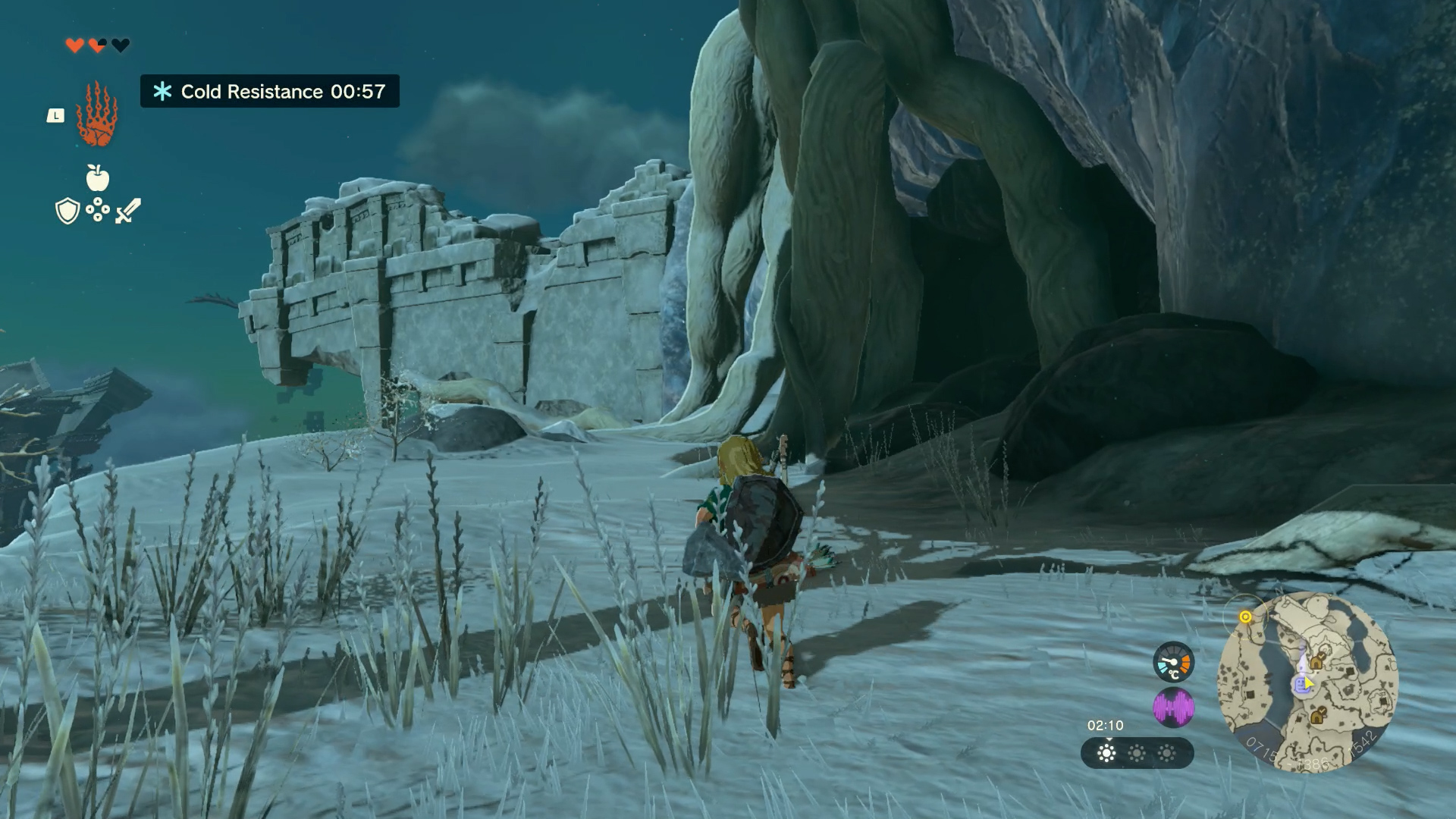
Task: Open the circular minimap
Action: (x=1307, y=682)
